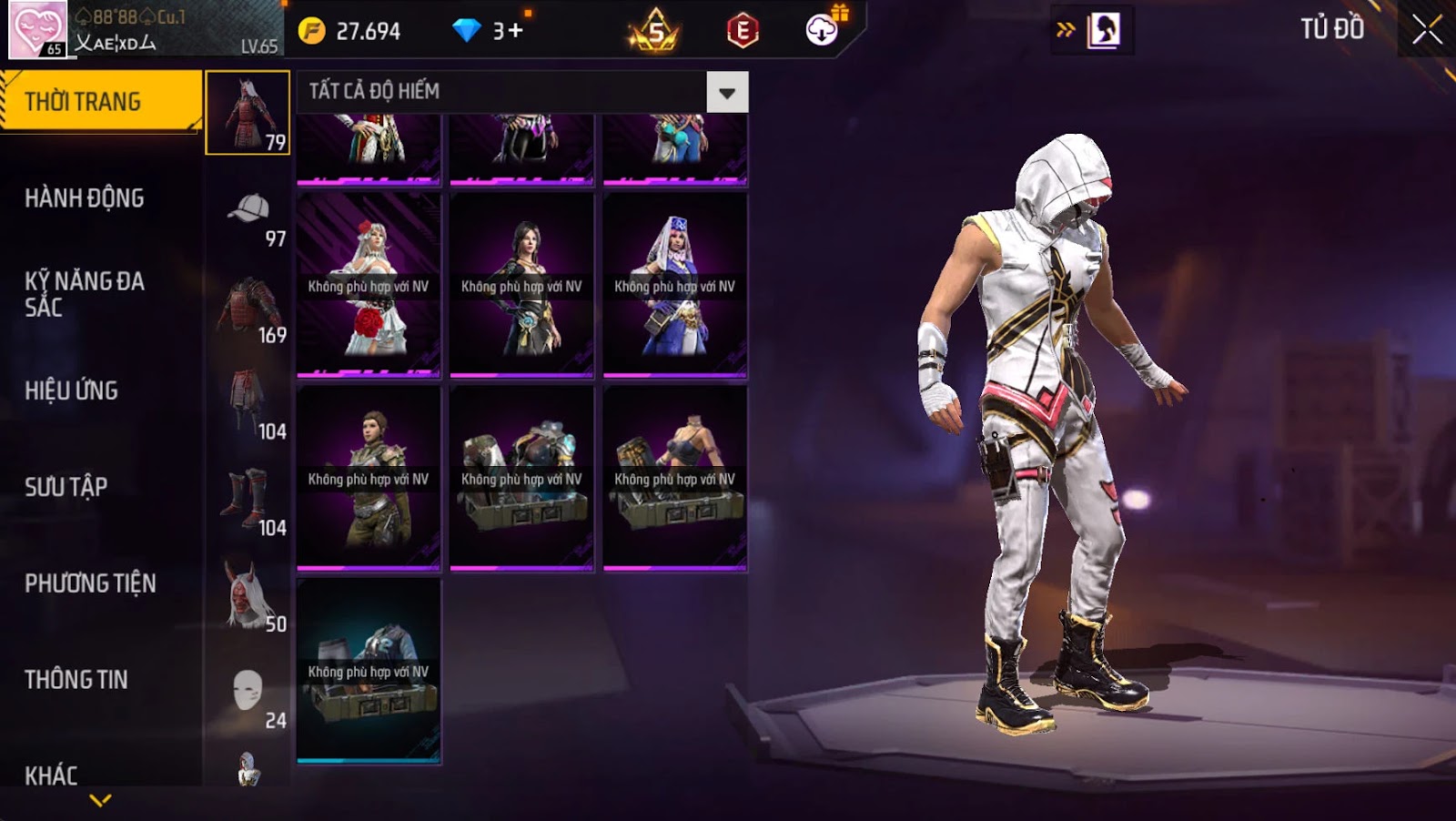Switch to KỸ NĂNG ĐA SẮC tab
Screen dimensions: 1456x821
point(84,293)
